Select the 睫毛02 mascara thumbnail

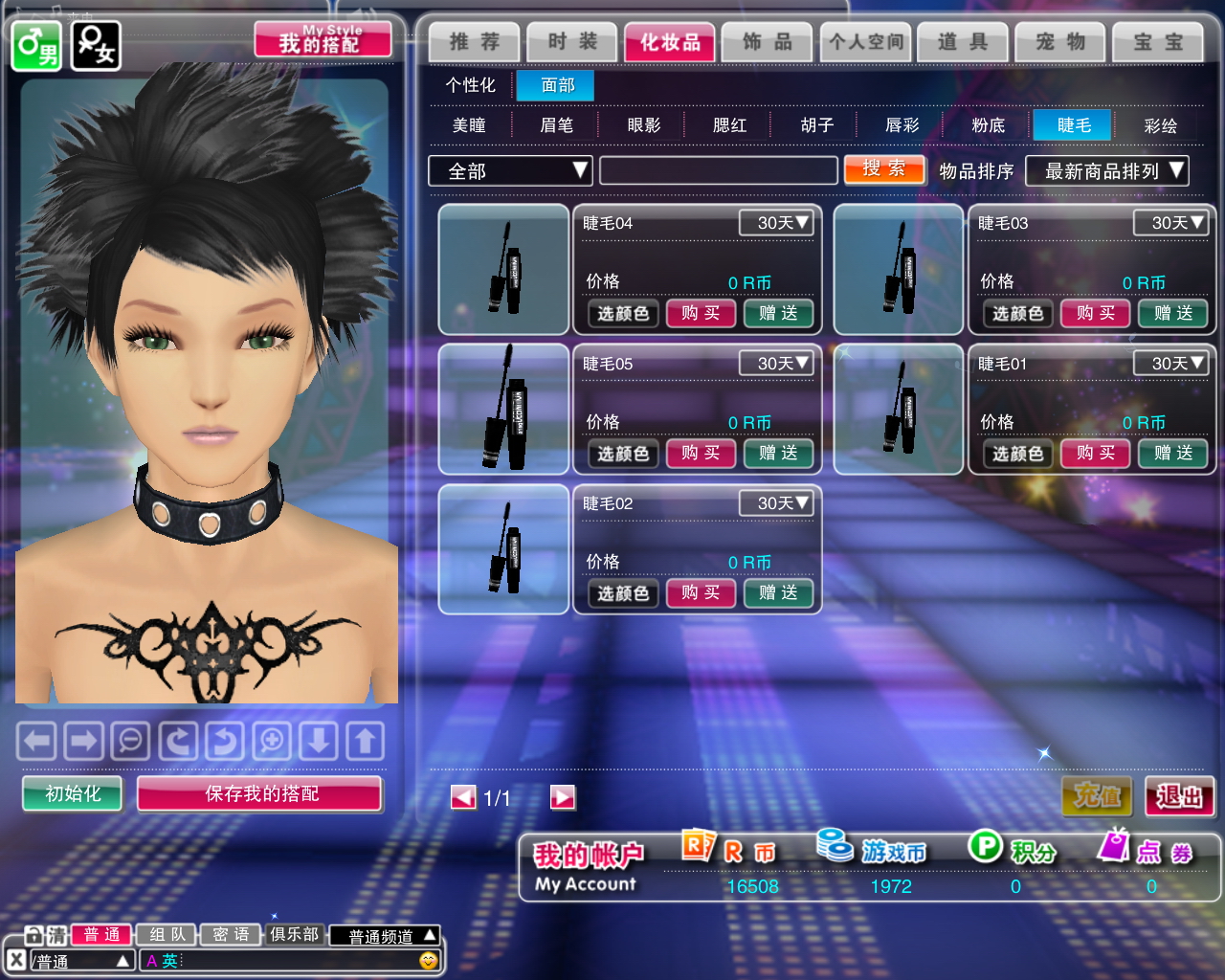[503, 549]
